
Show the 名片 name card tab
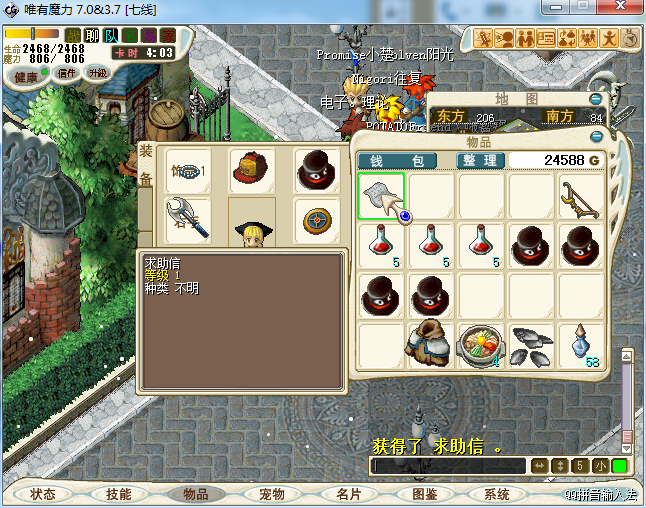pyautogui.click(x=348, y=494)
